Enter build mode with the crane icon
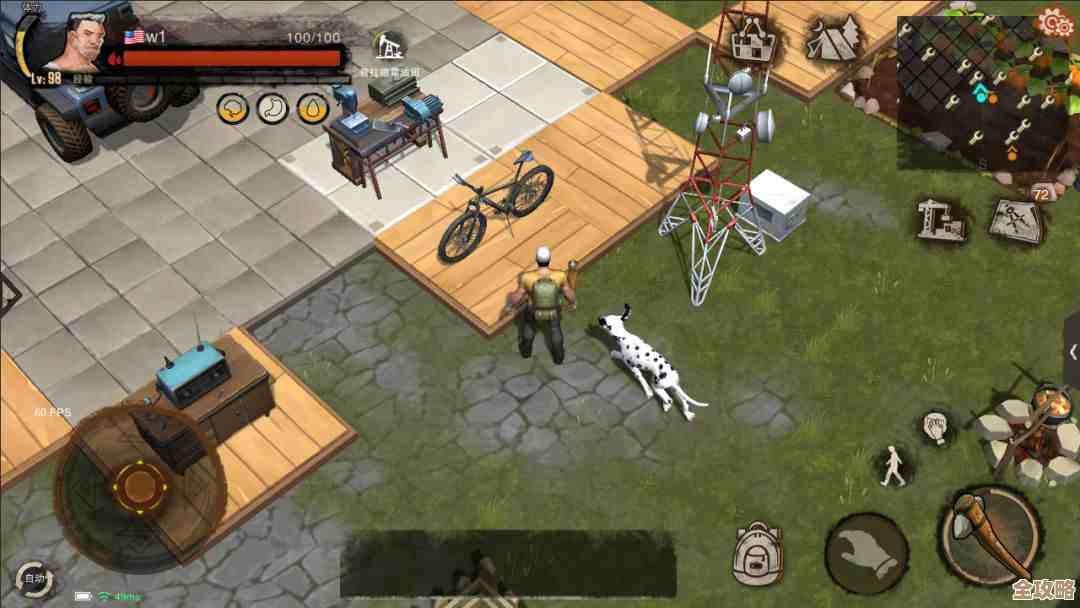Image resolution: width=1080 pixels, height=608 pixels. click(941, 218)
